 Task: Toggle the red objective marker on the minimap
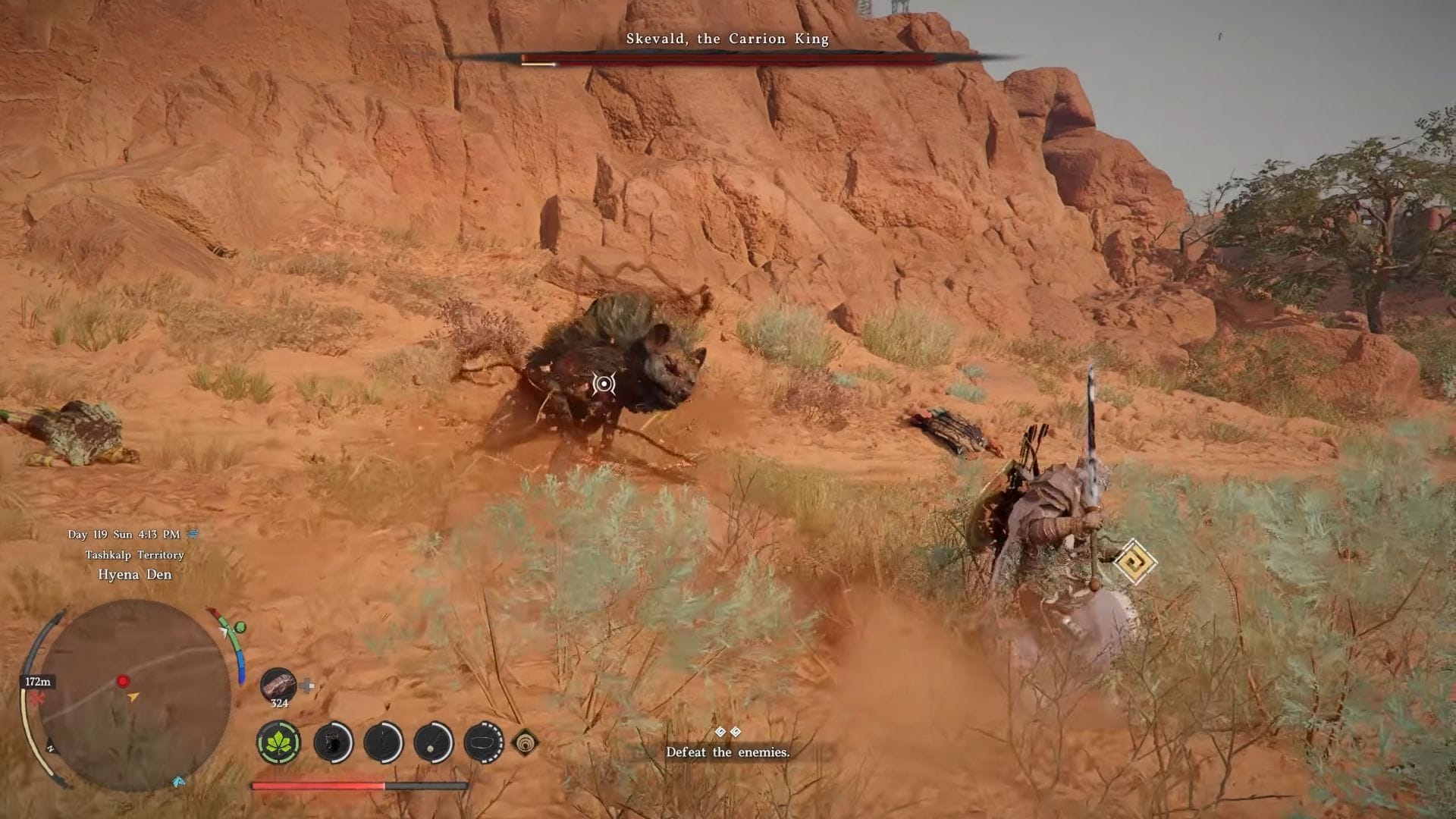point(123,682)
